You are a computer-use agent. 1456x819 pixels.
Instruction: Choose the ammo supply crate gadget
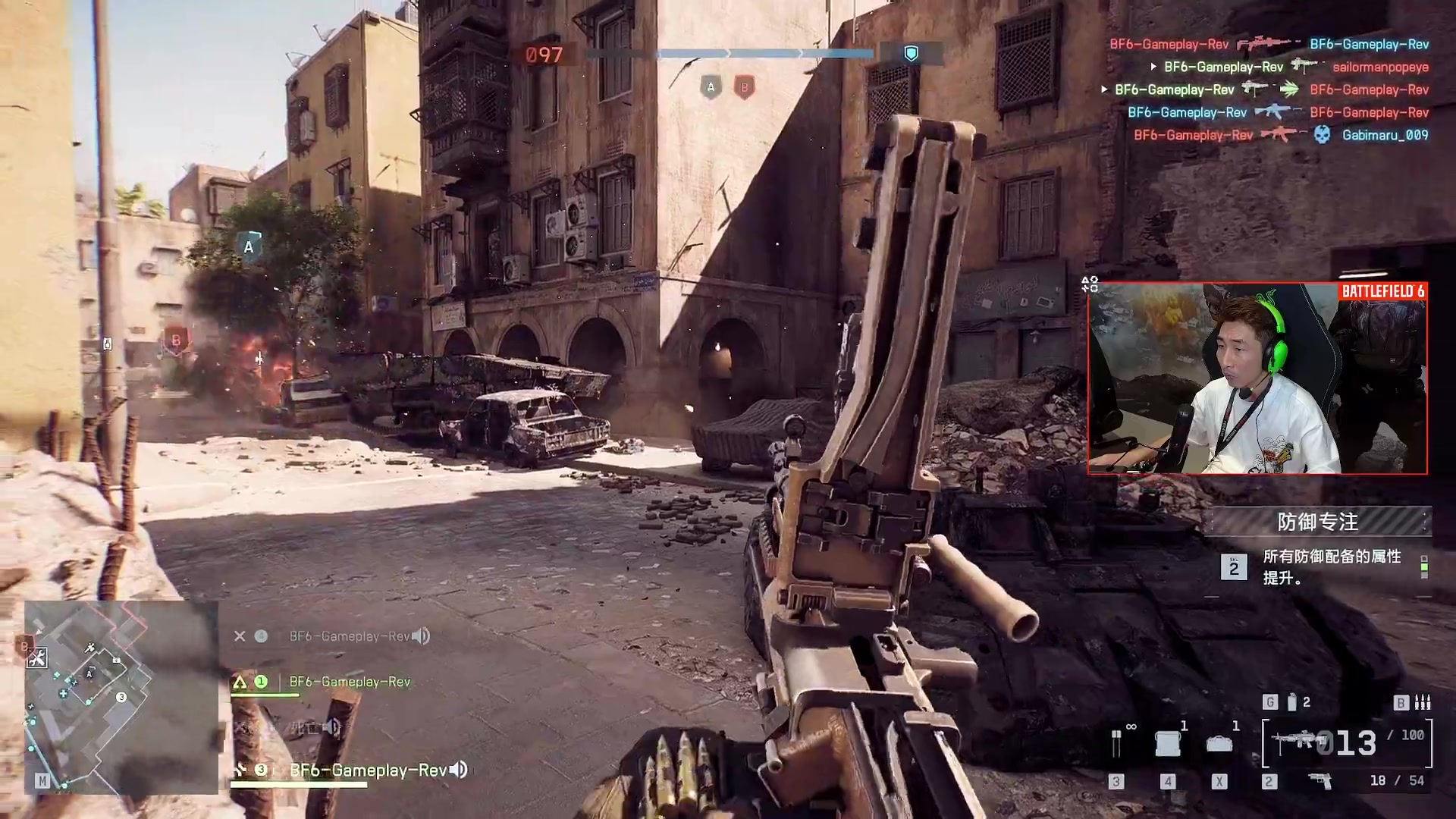point(1168,743)
